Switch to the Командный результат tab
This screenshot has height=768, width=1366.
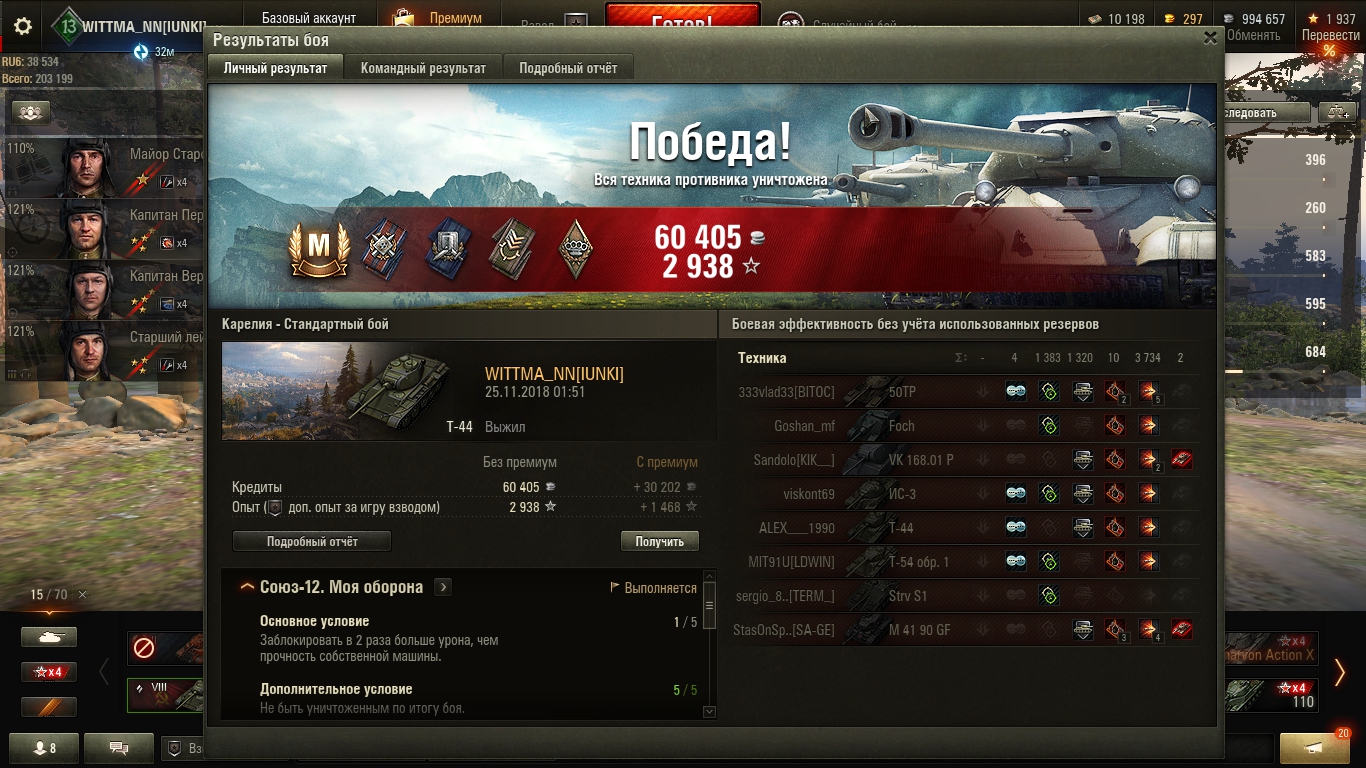[x=423, y=68]
